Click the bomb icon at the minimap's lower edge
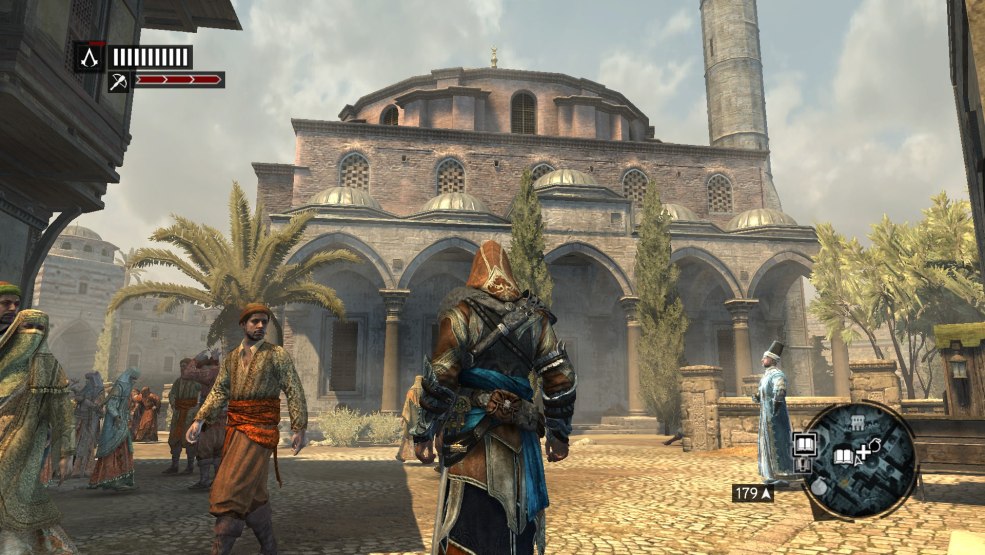The image size is (985, 555). coord(818,489)
